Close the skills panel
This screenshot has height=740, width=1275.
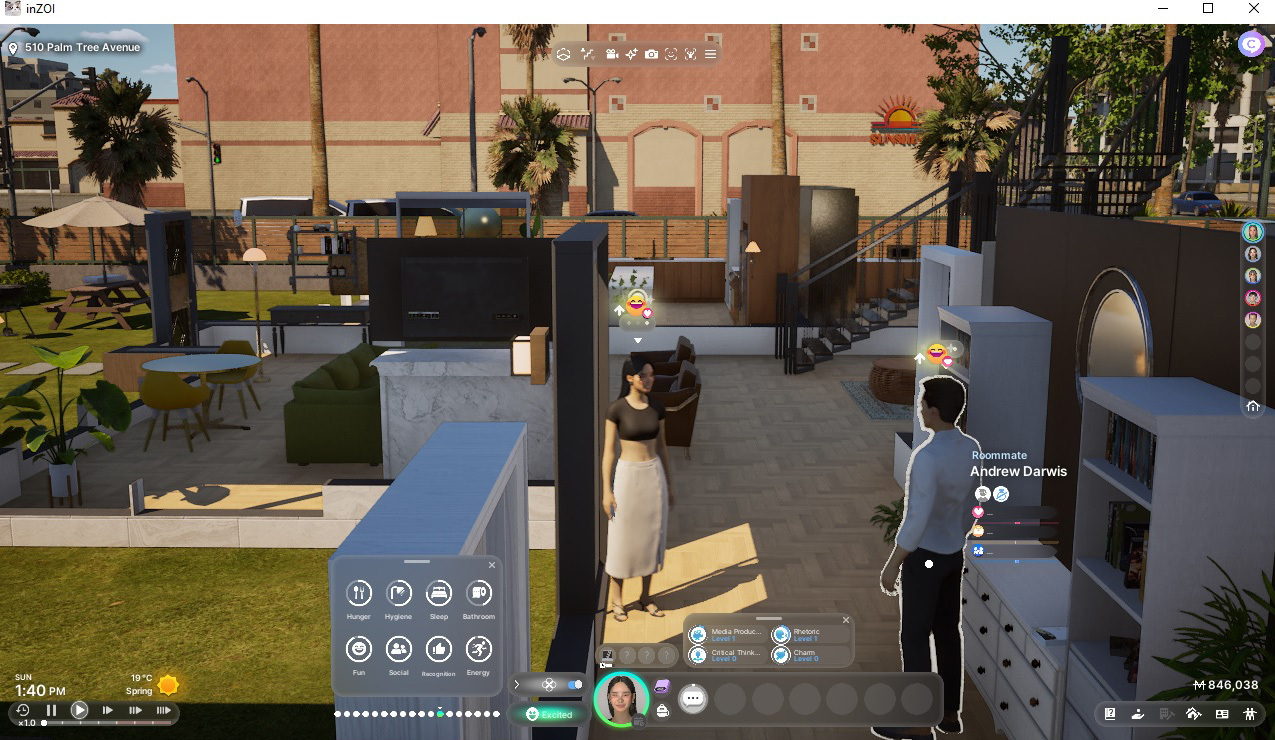click(846, 620)
